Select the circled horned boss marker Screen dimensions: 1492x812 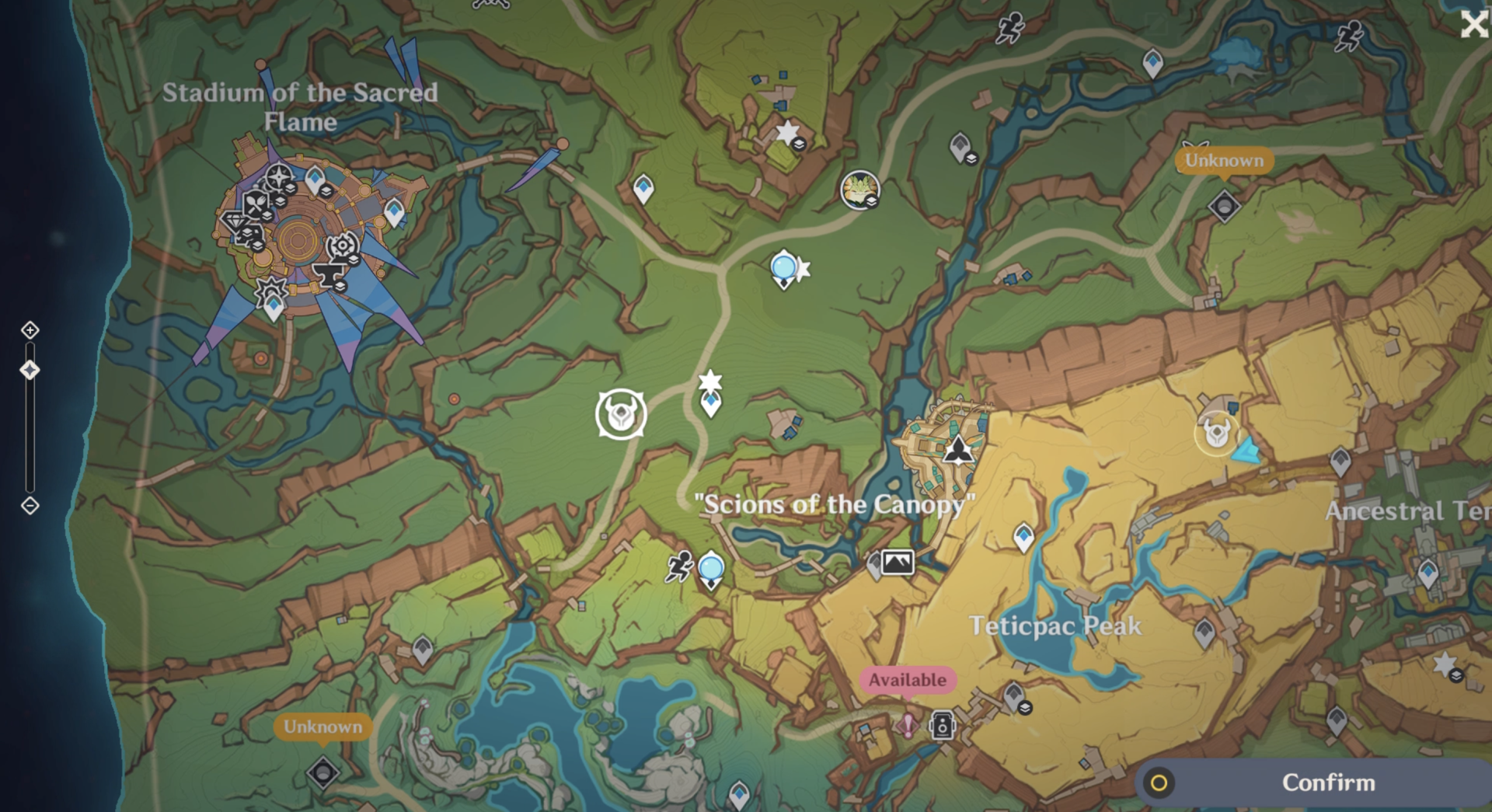point(621,414)
